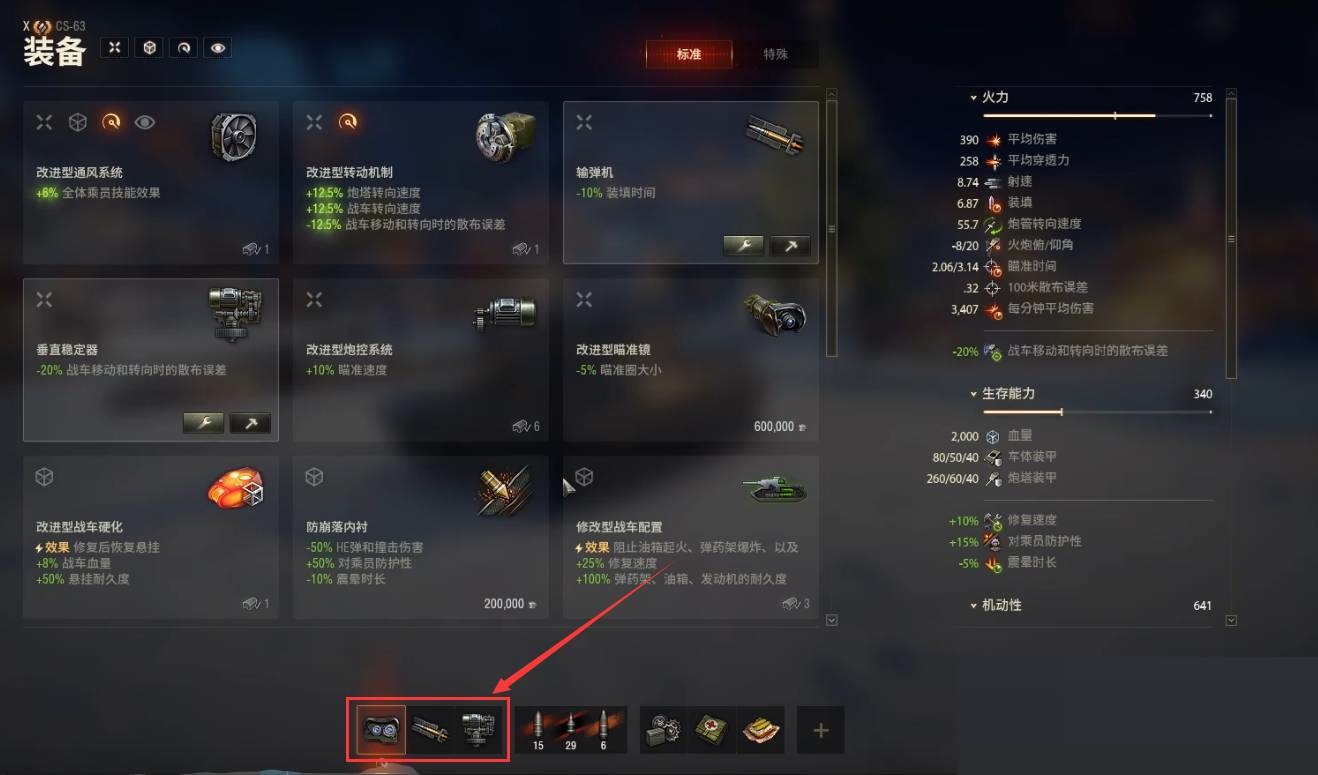The width and height of the screenshot is (1318, 775).
Task: Click the vertical stabilizer installed slot icon
Action: tap(477, 728)
